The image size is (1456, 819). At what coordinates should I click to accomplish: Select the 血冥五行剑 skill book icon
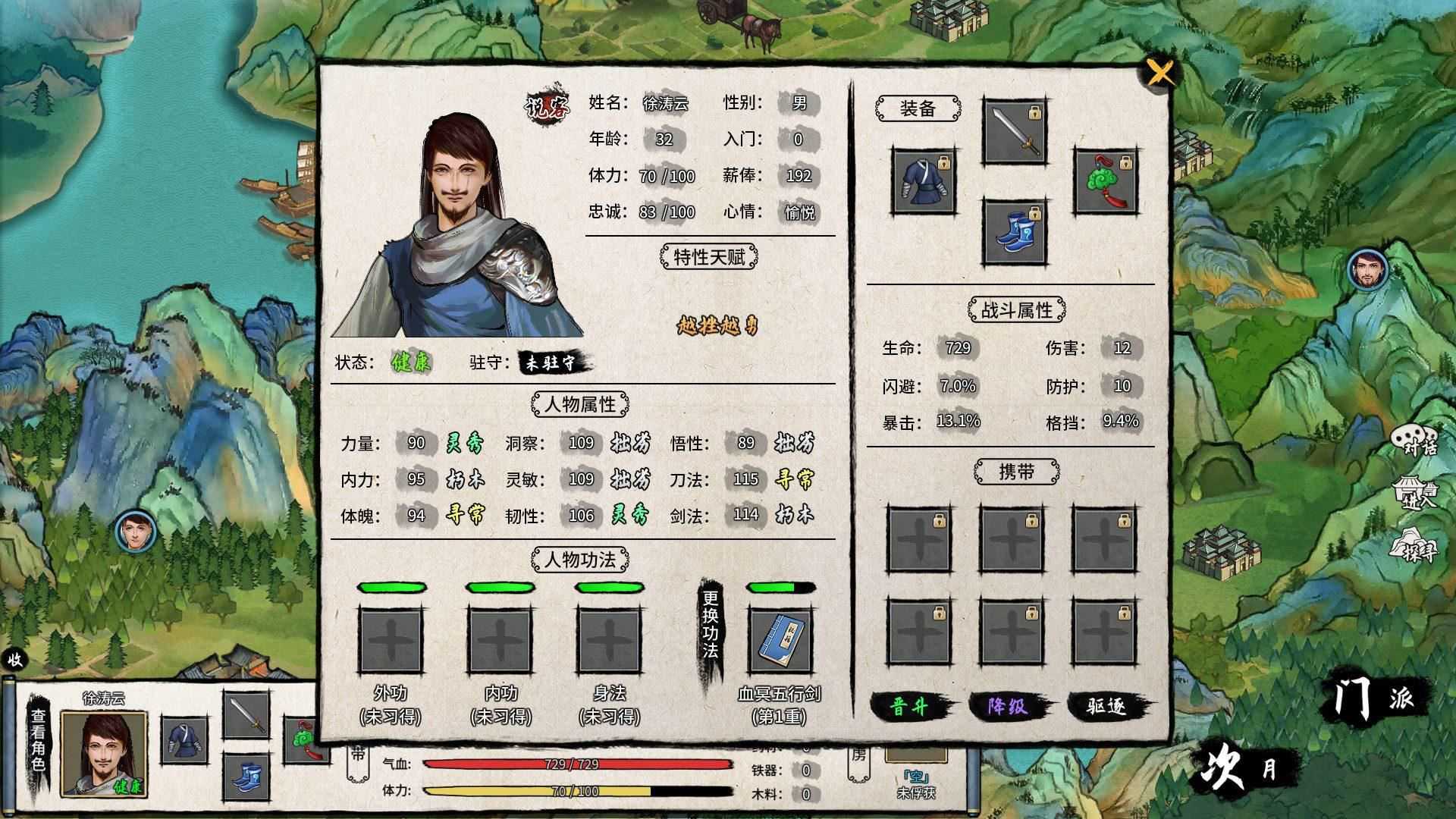pos(780,641)
